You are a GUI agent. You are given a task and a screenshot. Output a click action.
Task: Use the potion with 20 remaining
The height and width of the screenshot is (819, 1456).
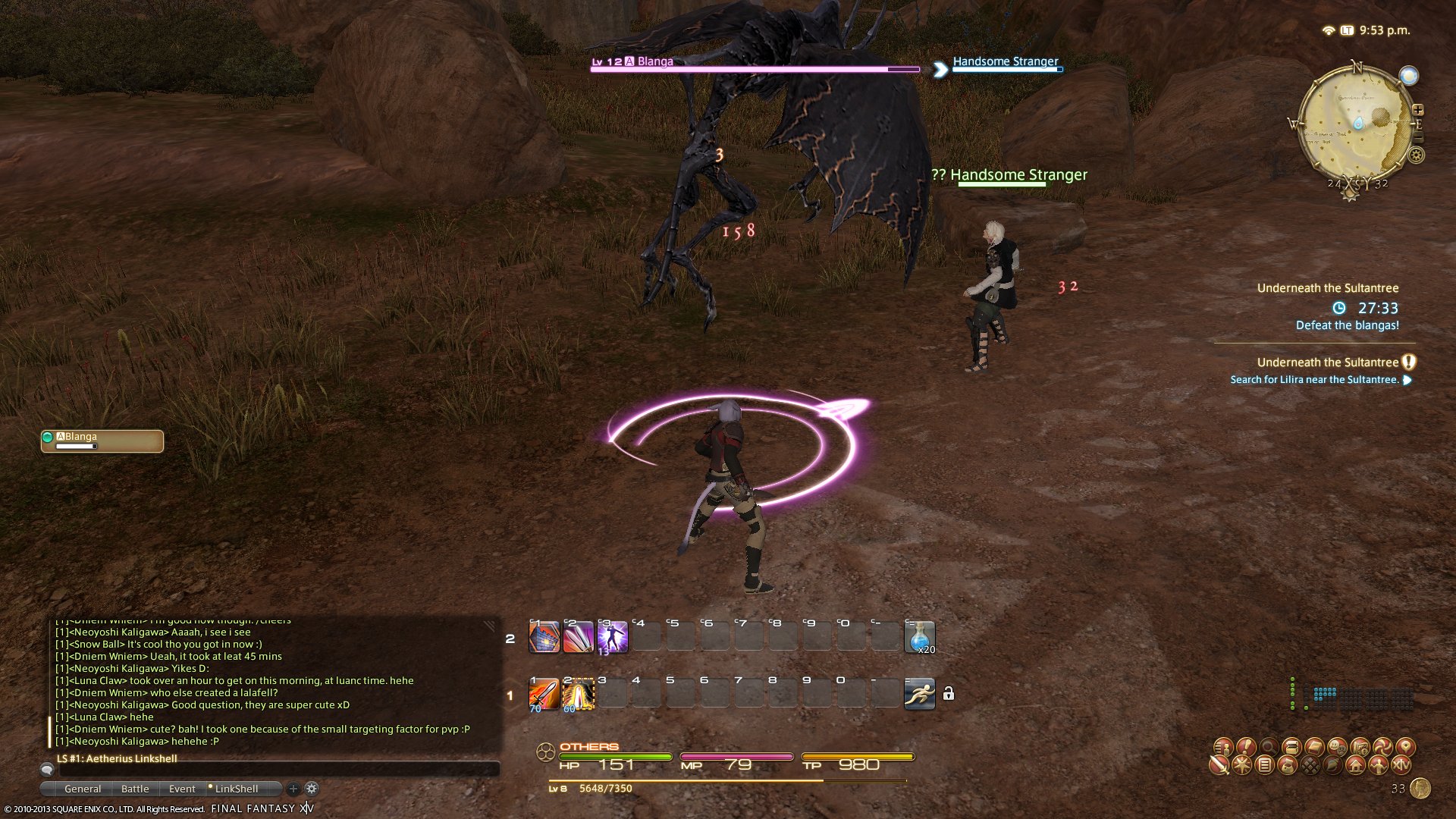[x=919, y=637]
